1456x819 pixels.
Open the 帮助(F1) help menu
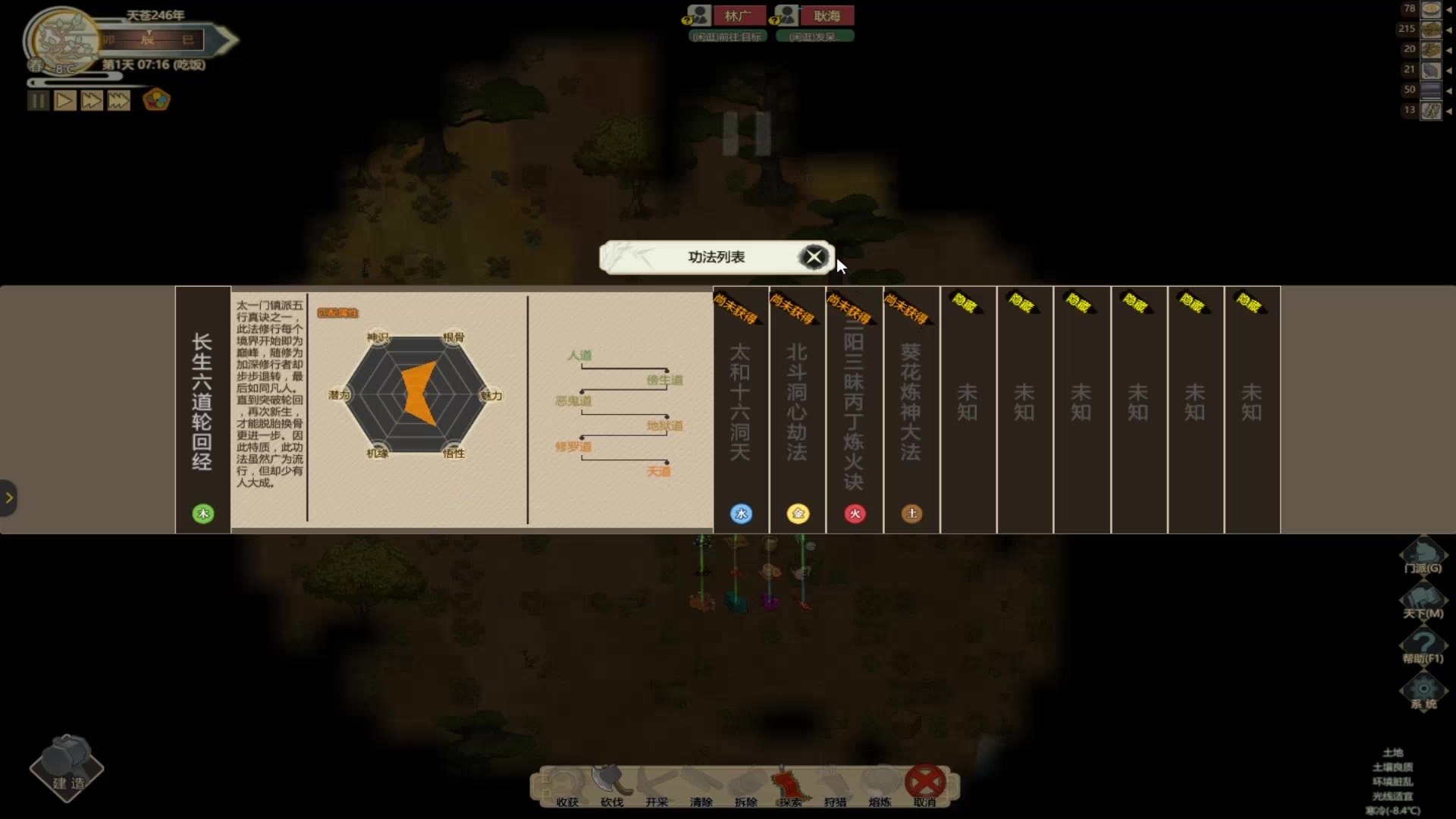pyautogui.click(x=1423, y=647)
